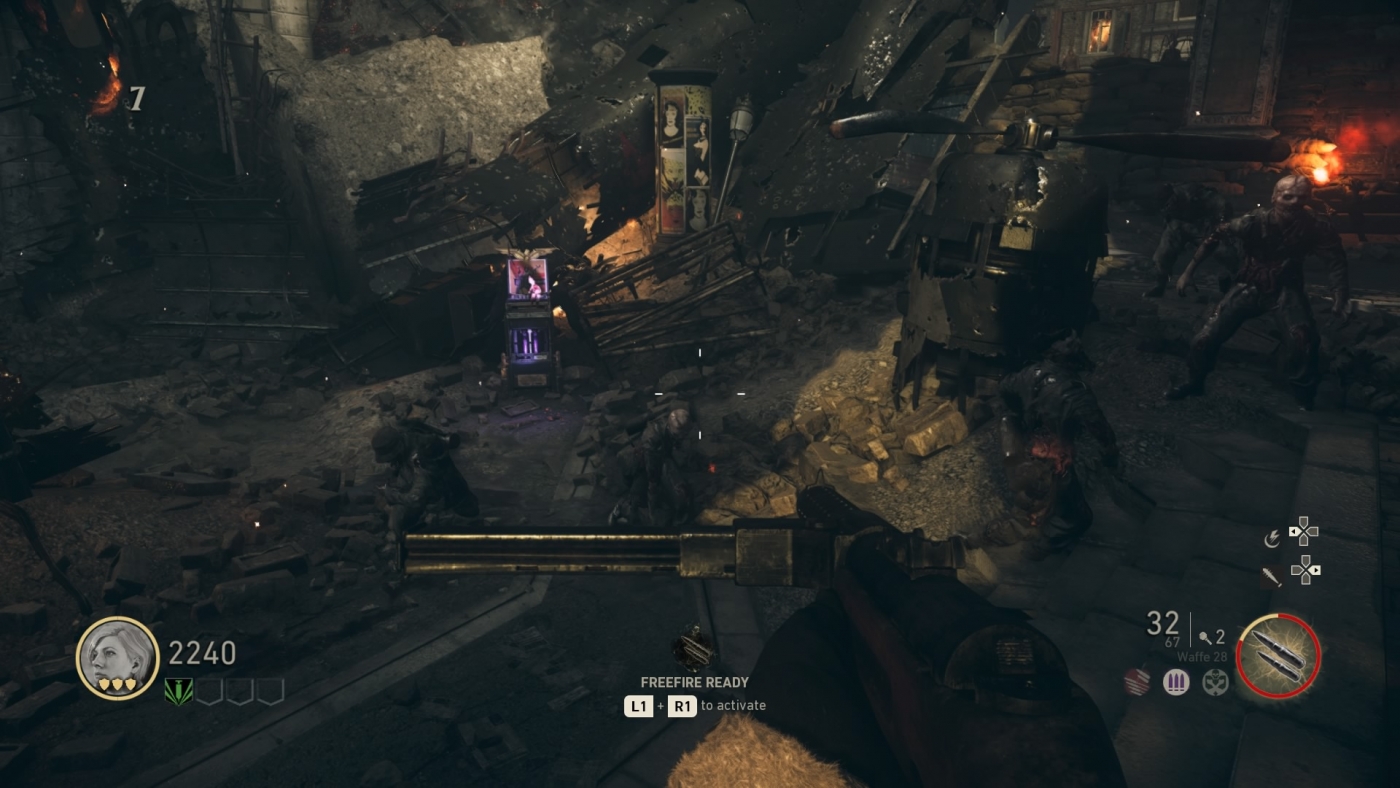
Task: Click the L1 button prompt
Action: 639,705
